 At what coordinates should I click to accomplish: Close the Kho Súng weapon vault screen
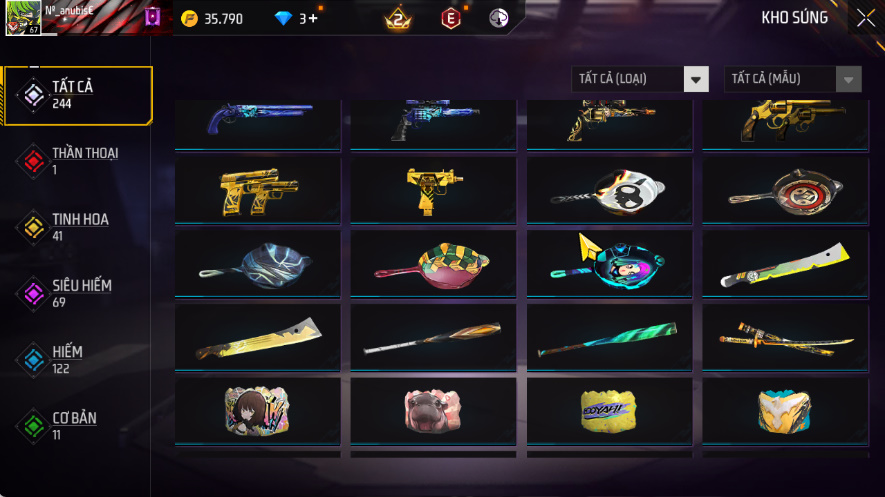[865, 18]
